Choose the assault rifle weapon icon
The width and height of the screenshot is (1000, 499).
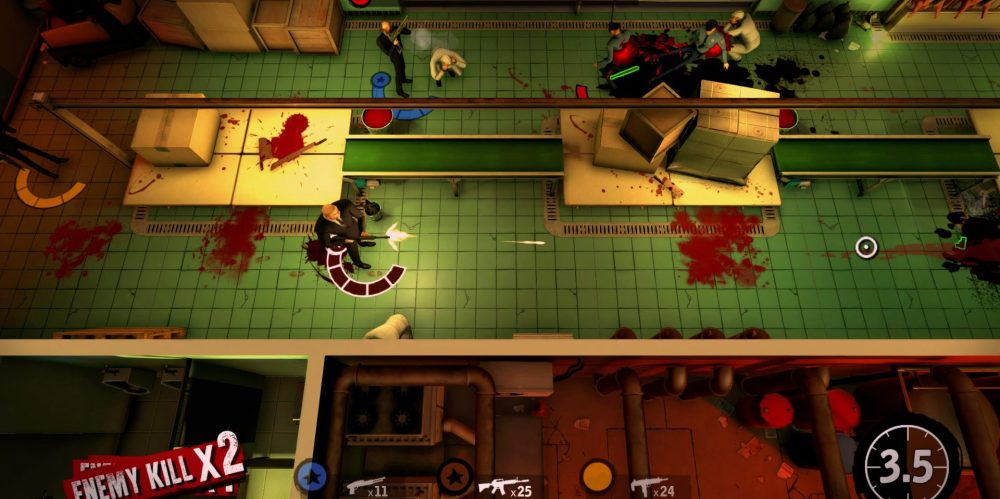click(x=503, y=487)
